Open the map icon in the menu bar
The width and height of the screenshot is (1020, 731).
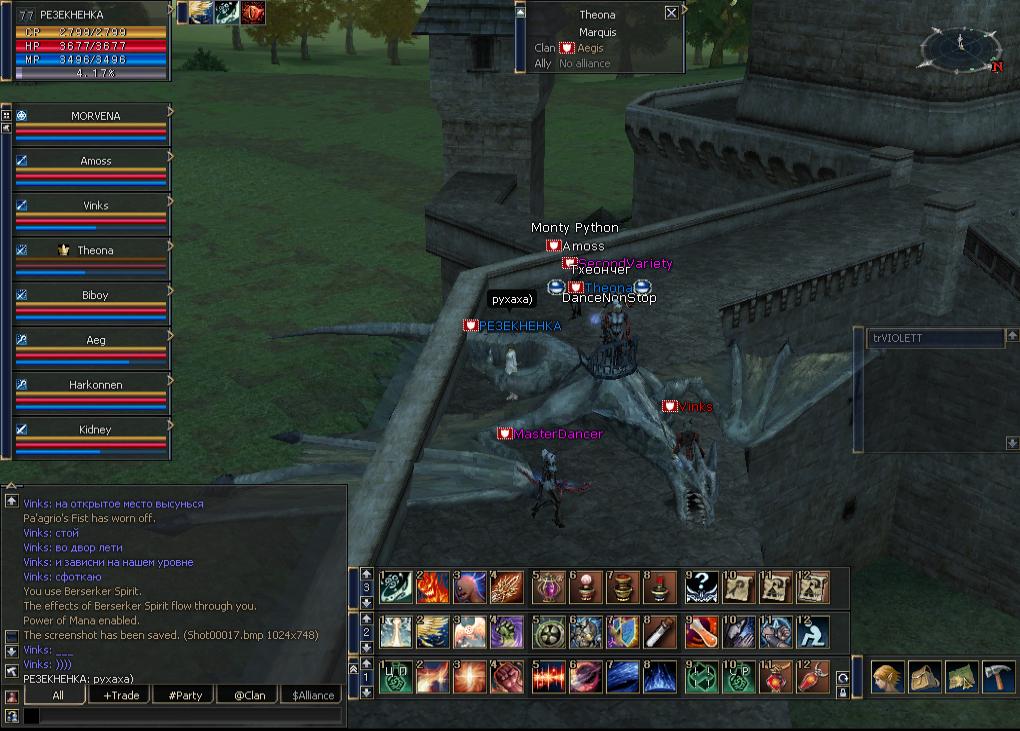[x=961, y=677]
